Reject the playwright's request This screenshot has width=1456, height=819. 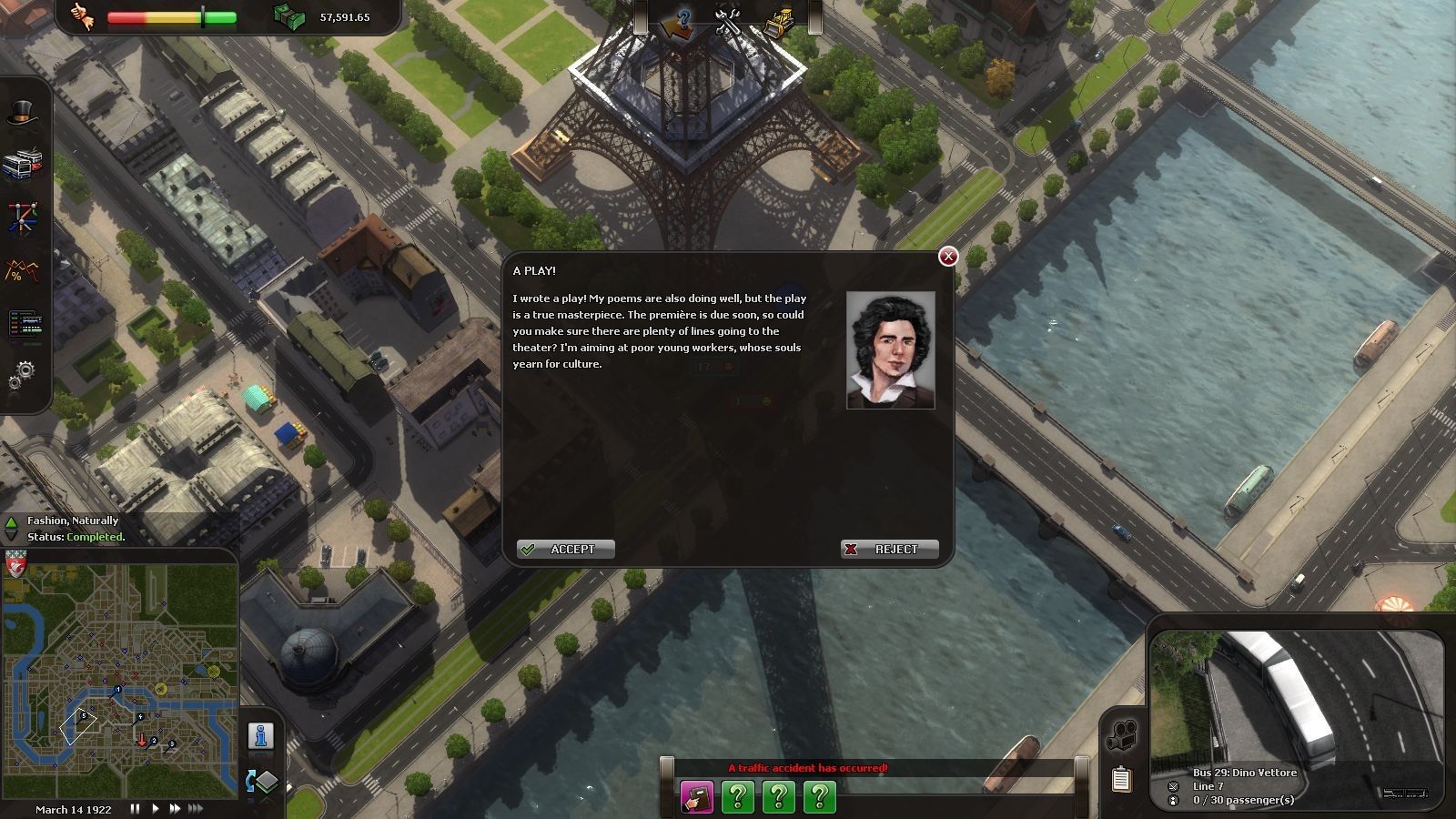pyautogui.click(x=889, y=549)
